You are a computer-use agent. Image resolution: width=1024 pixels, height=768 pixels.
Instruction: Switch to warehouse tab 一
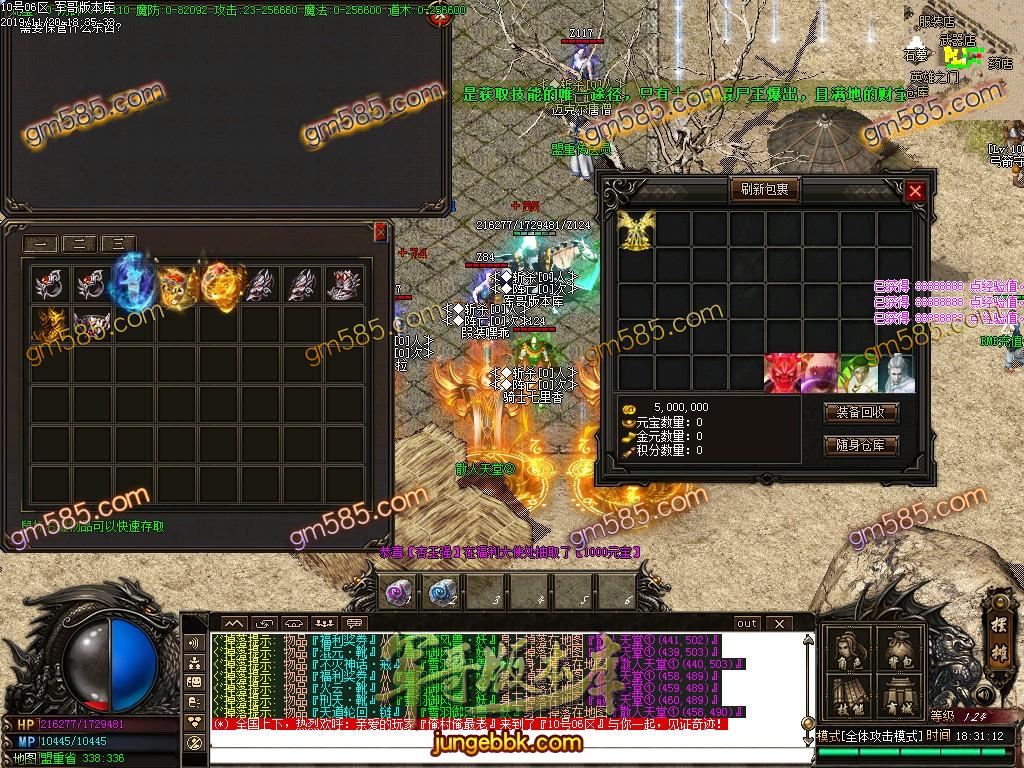click(x=42, y=243)
